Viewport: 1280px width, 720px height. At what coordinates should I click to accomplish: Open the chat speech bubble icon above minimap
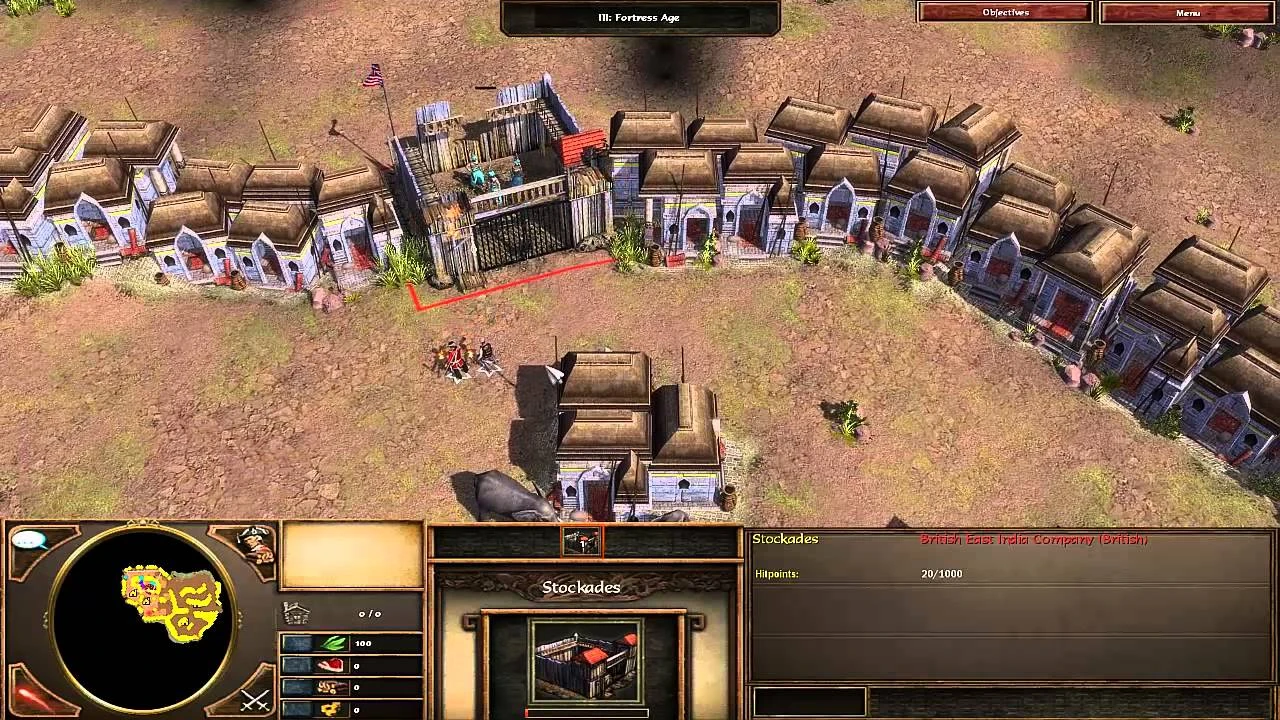click(30, 540)
